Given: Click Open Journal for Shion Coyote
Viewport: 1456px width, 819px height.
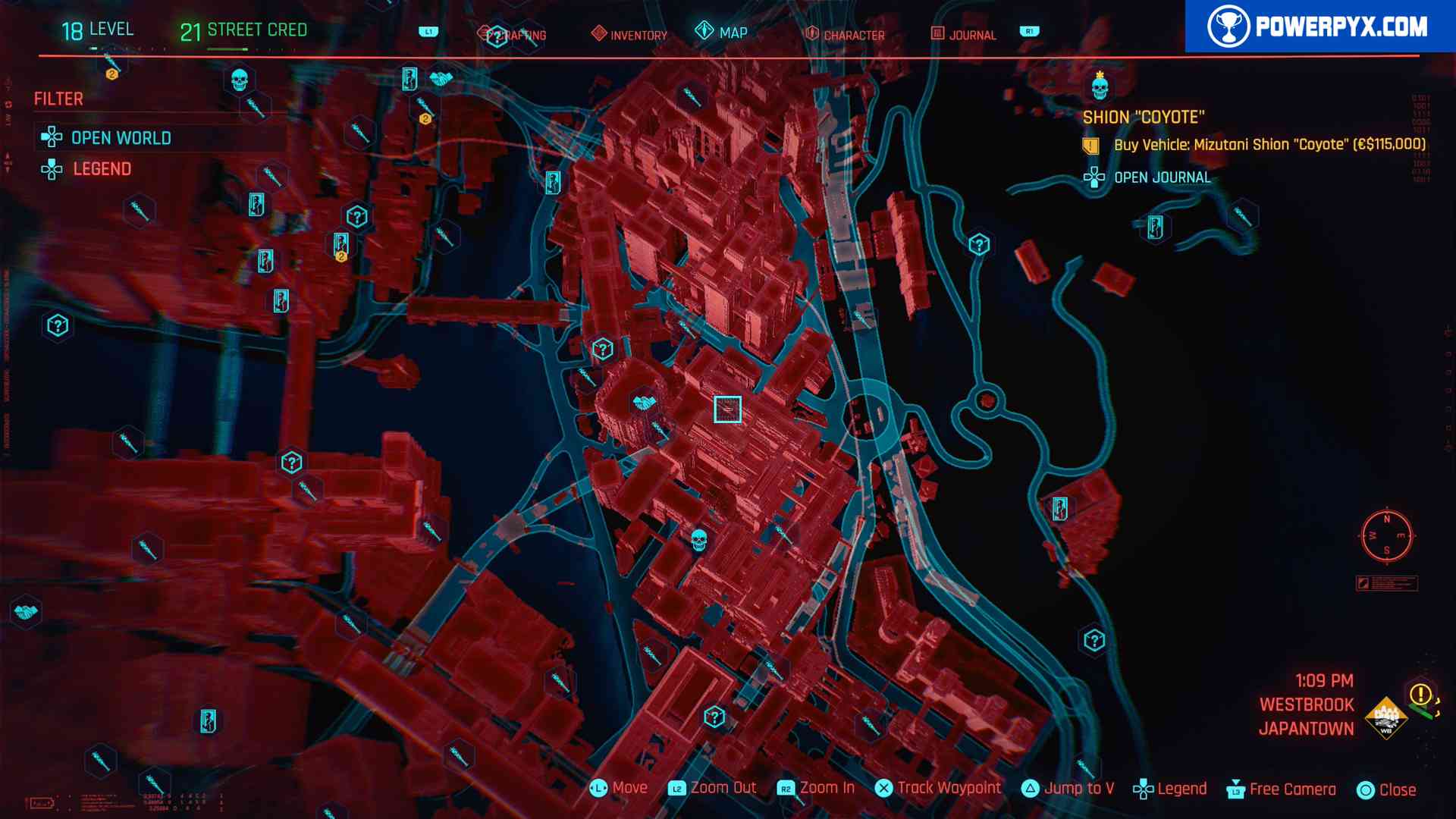Looking at the screenshot, I should tap(1161, 177).
